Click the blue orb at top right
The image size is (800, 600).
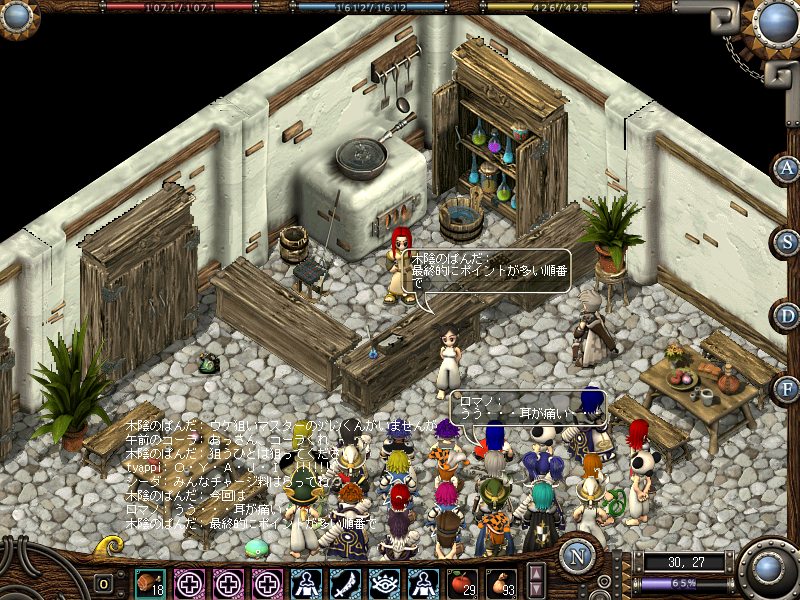[x=775, y=20]
